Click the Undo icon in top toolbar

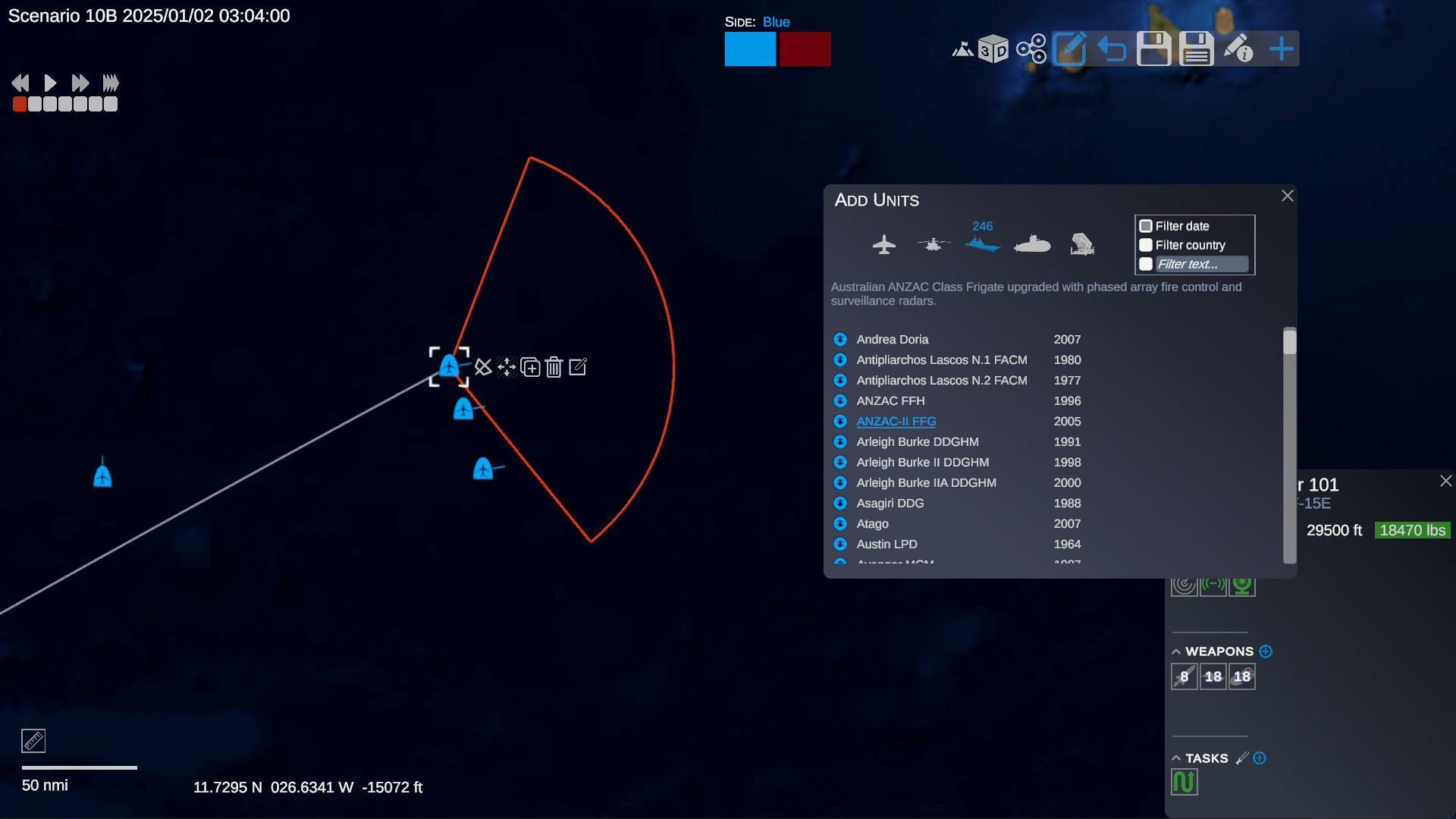[x=1112, y=48]
